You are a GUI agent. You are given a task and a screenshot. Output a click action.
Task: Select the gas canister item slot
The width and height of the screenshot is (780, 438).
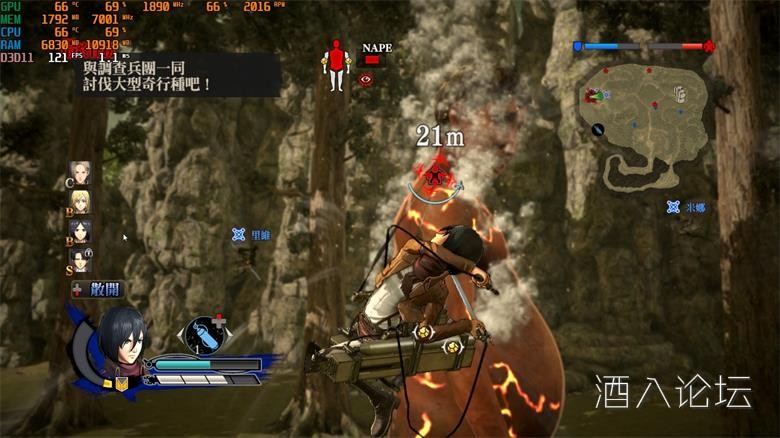203,334
